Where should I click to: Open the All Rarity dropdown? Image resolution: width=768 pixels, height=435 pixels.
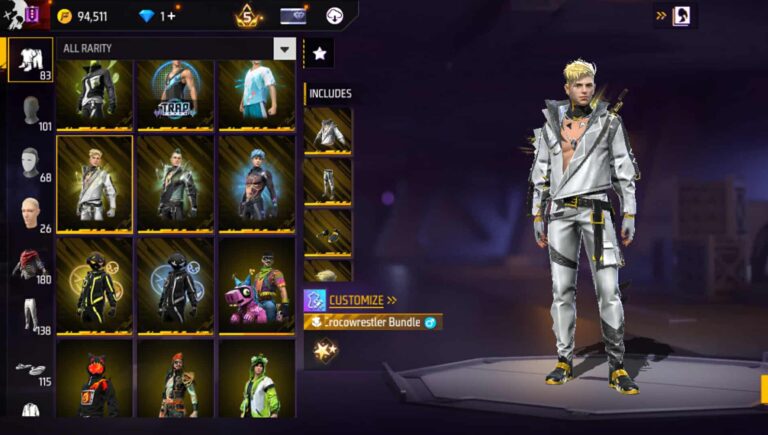[x=285, y=49]
